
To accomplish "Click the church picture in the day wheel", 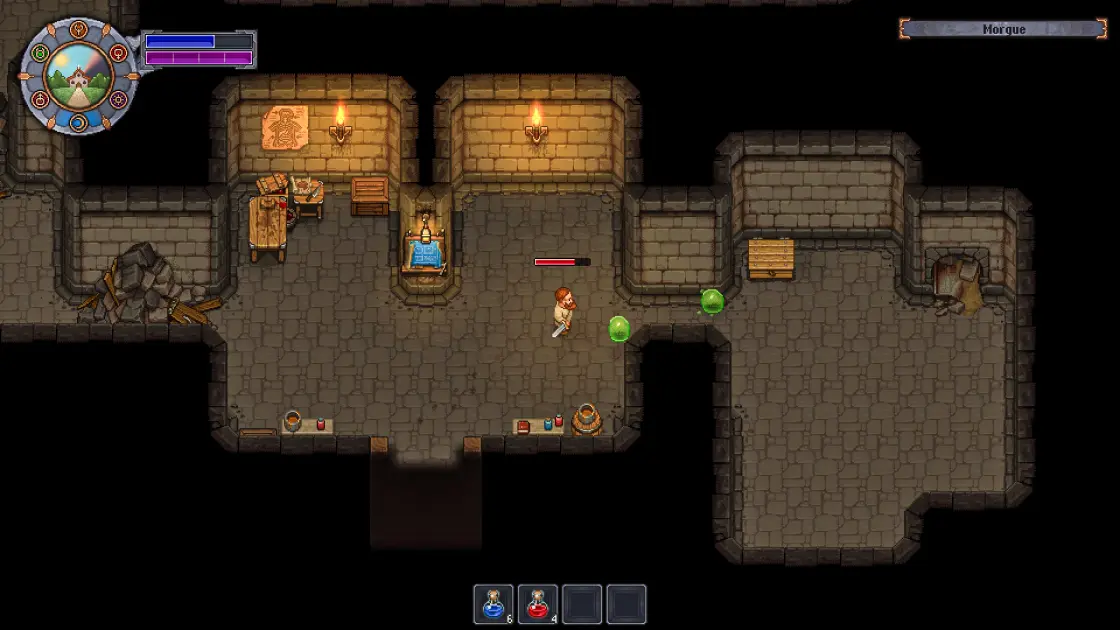I will click(x=78, y=78).
